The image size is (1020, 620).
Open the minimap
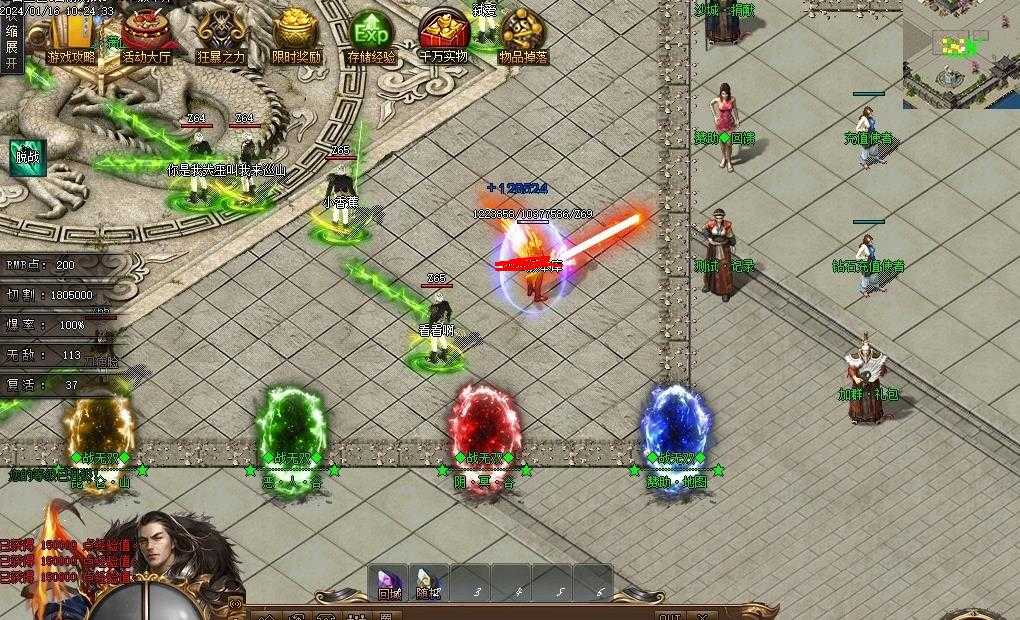(x=961, y=54)
